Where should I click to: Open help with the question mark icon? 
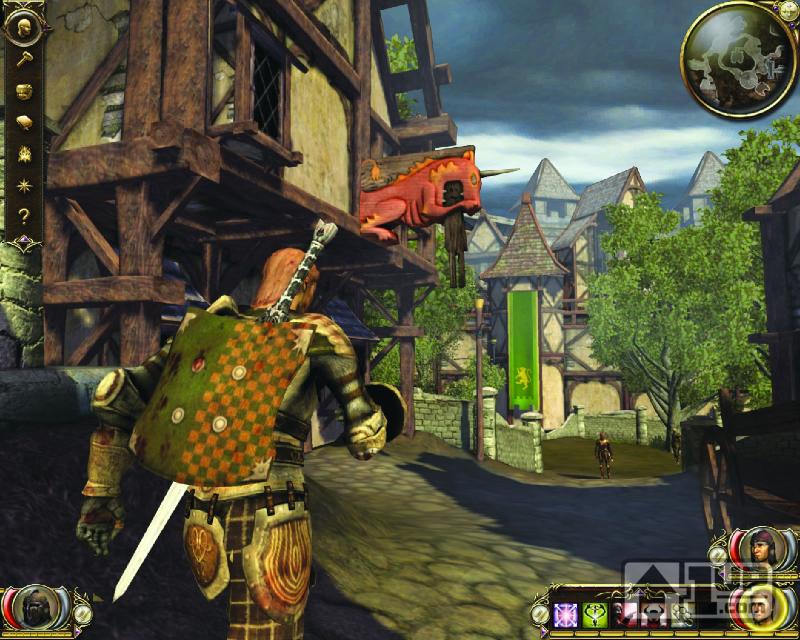22,215
